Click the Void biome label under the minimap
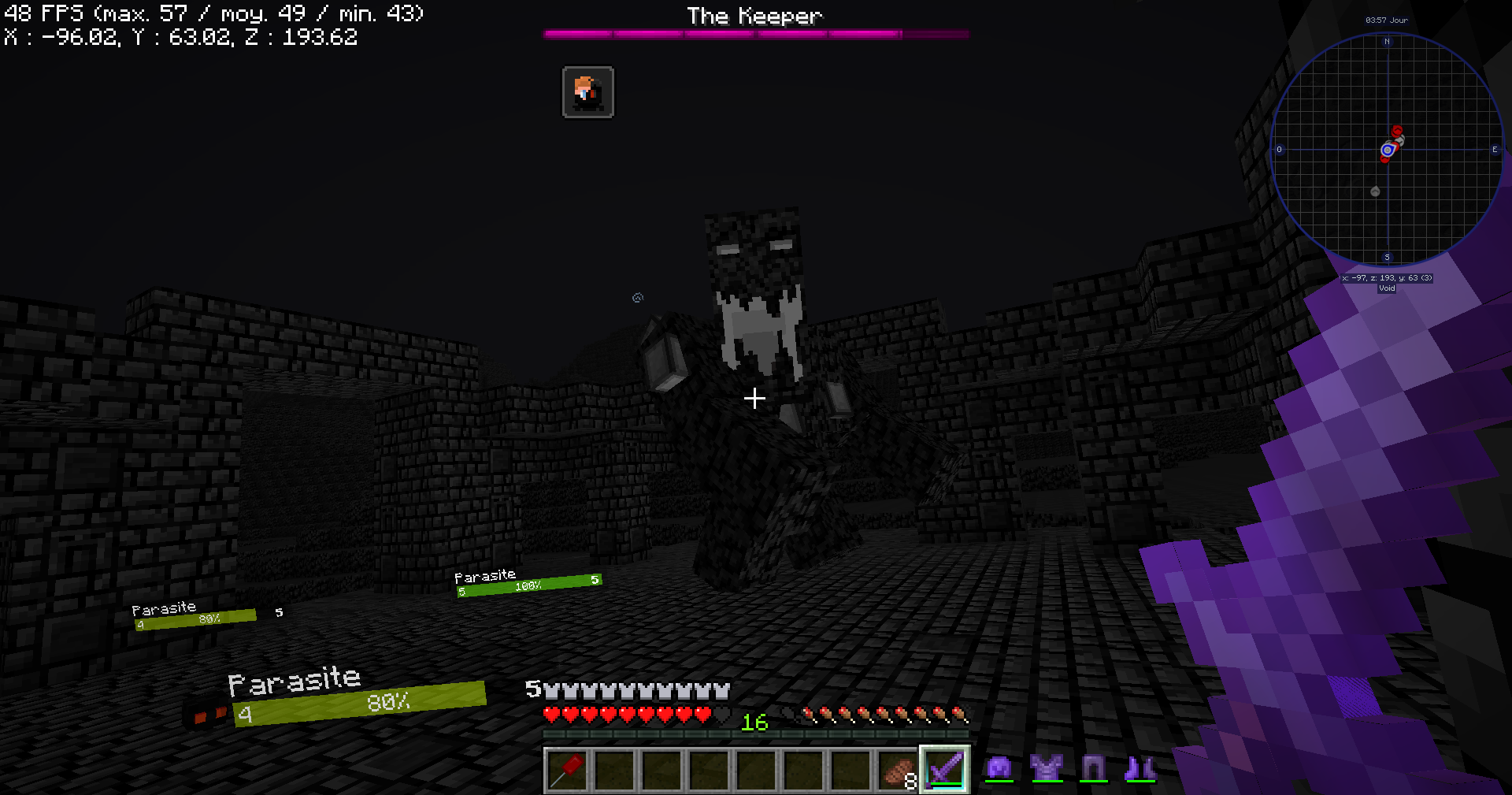Viewport: 1512px width, 795px height. coord(1387,288)
